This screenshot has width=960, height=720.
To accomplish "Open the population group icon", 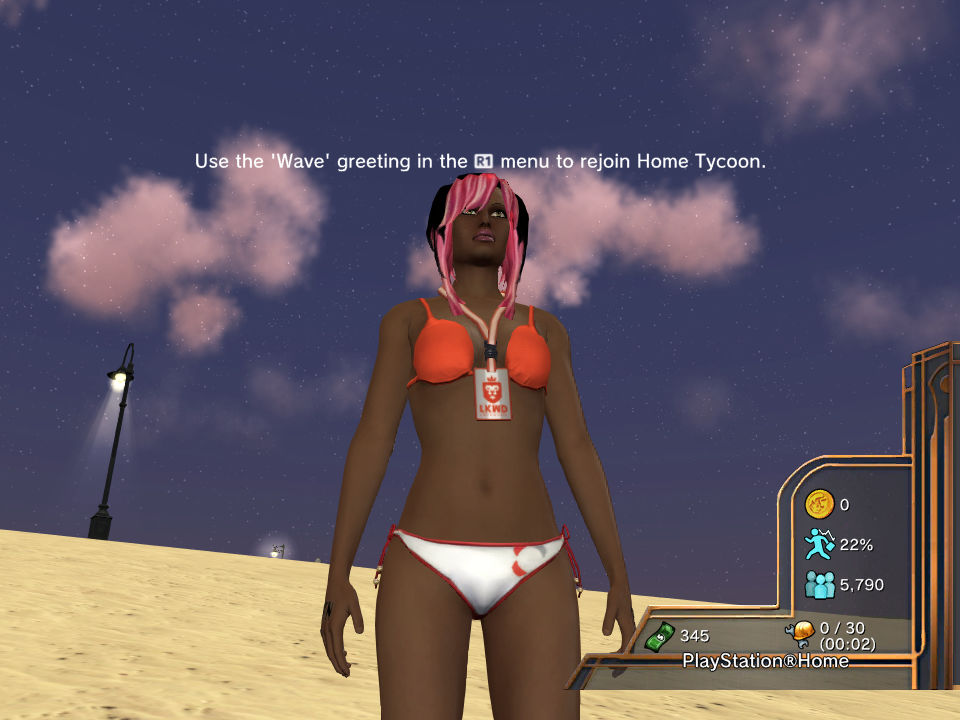I will coord(819,584).
